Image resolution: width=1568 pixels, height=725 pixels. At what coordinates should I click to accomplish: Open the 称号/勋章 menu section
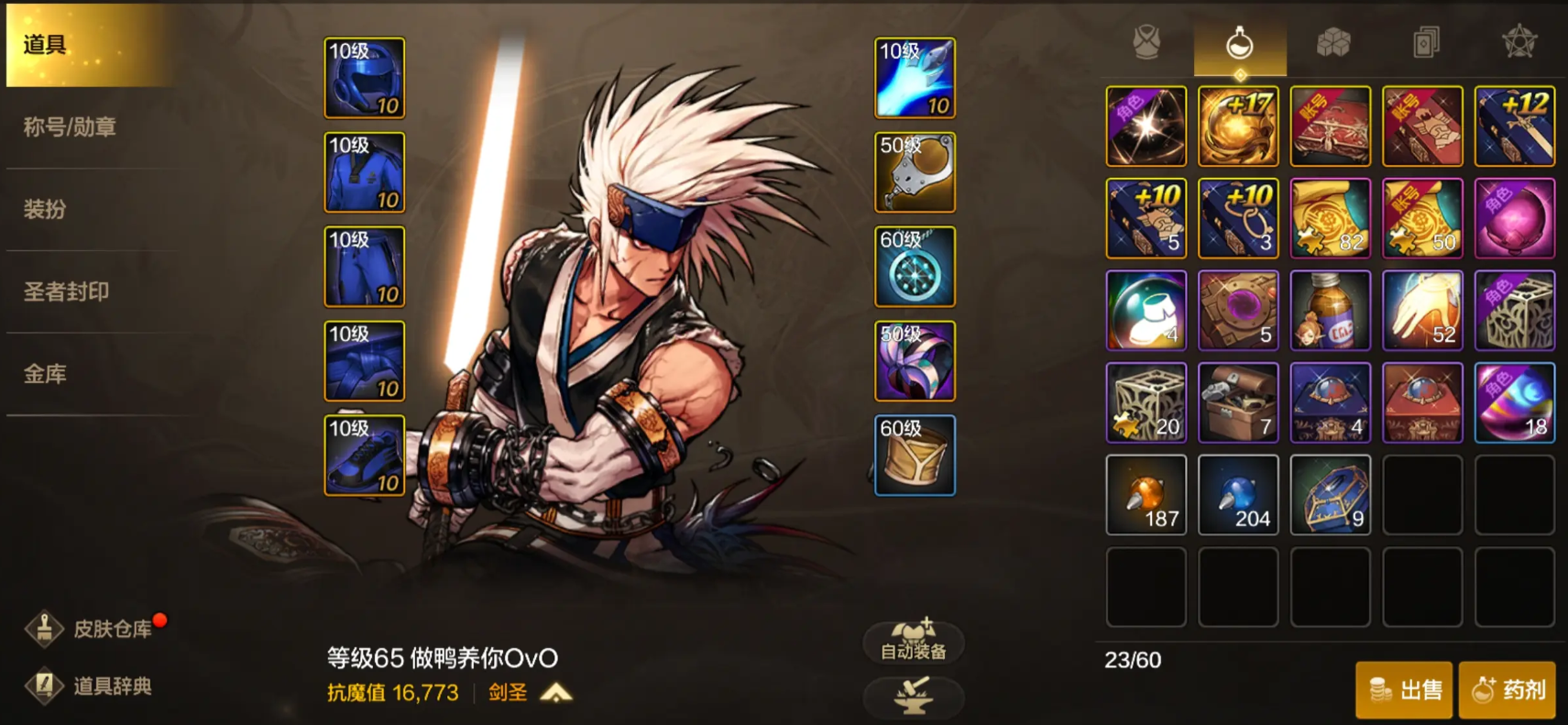click(x=70, y=127)
